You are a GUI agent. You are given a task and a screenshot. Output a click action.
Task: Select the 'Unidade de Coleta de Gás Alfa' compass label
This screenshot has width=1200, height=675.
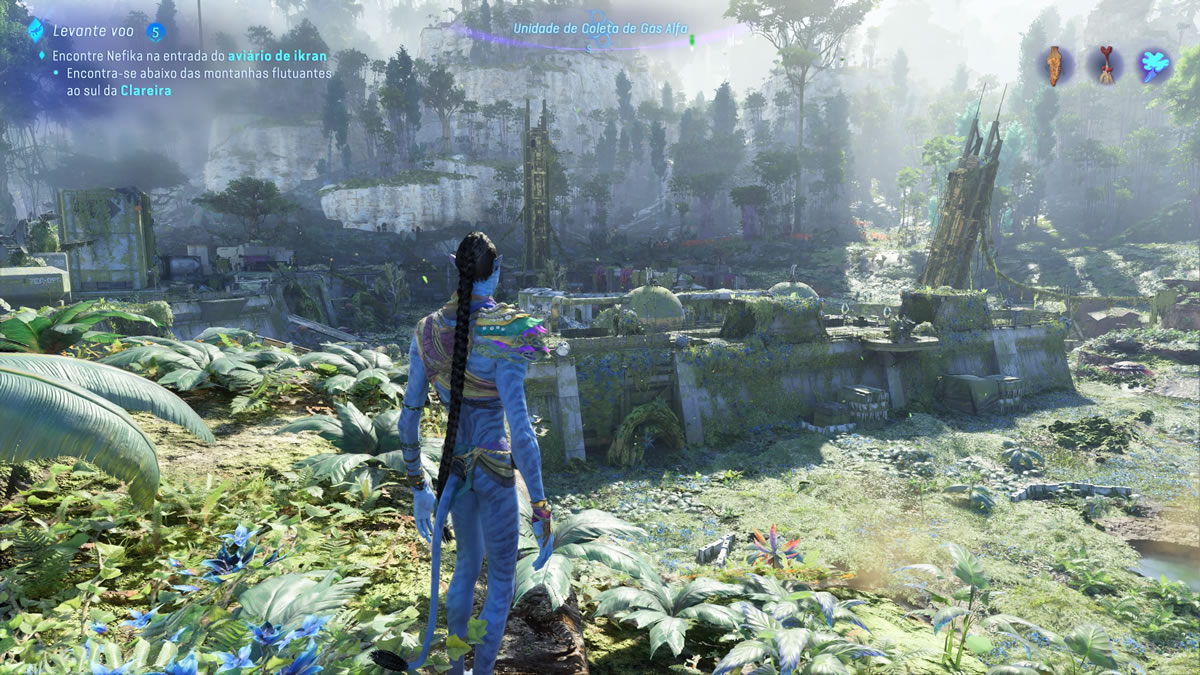(600, 28)
